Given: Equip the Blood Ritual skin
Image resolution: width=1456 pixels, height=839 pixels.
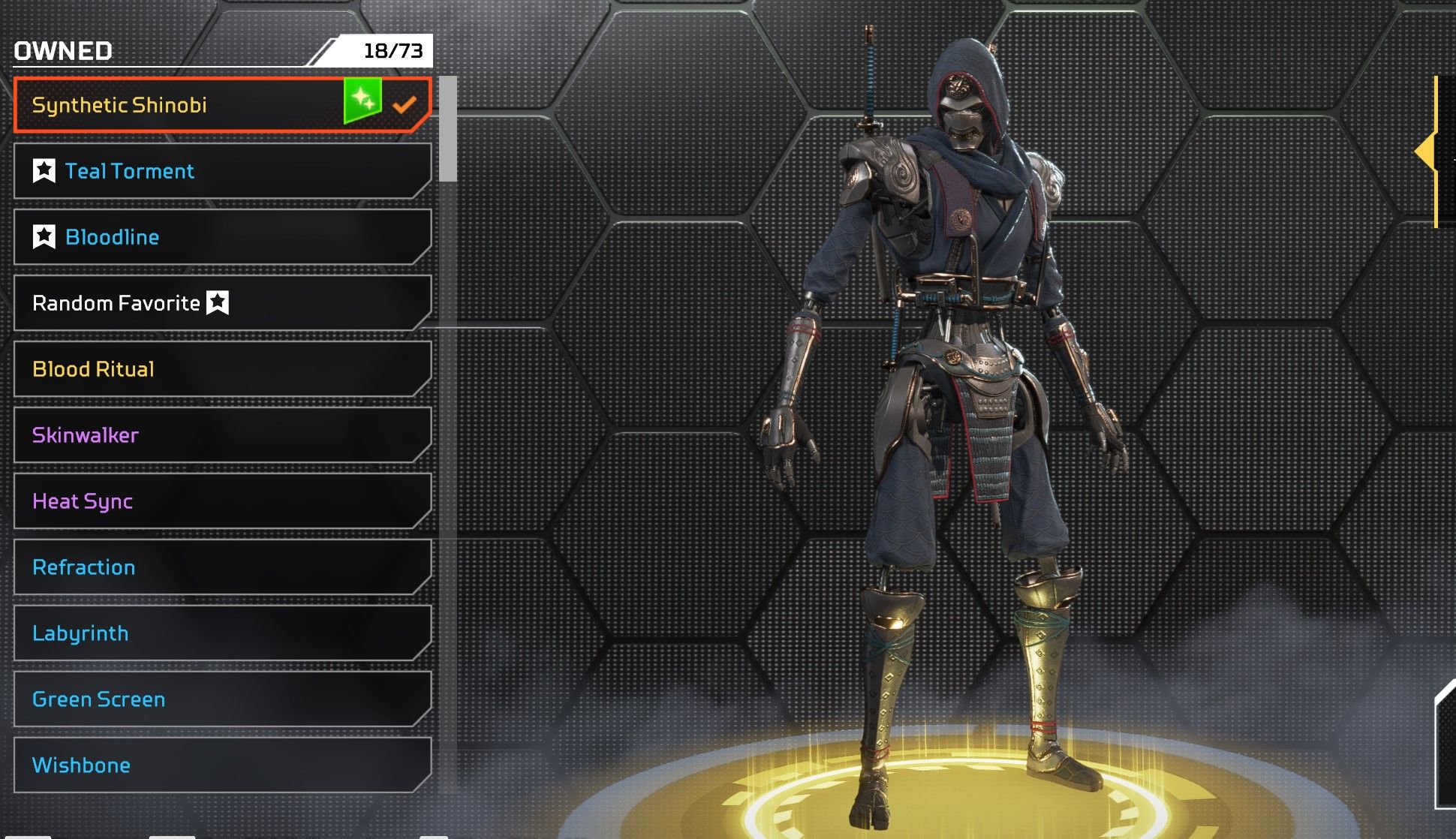Looking at the screenshot, I should click(x=222, y=369).
